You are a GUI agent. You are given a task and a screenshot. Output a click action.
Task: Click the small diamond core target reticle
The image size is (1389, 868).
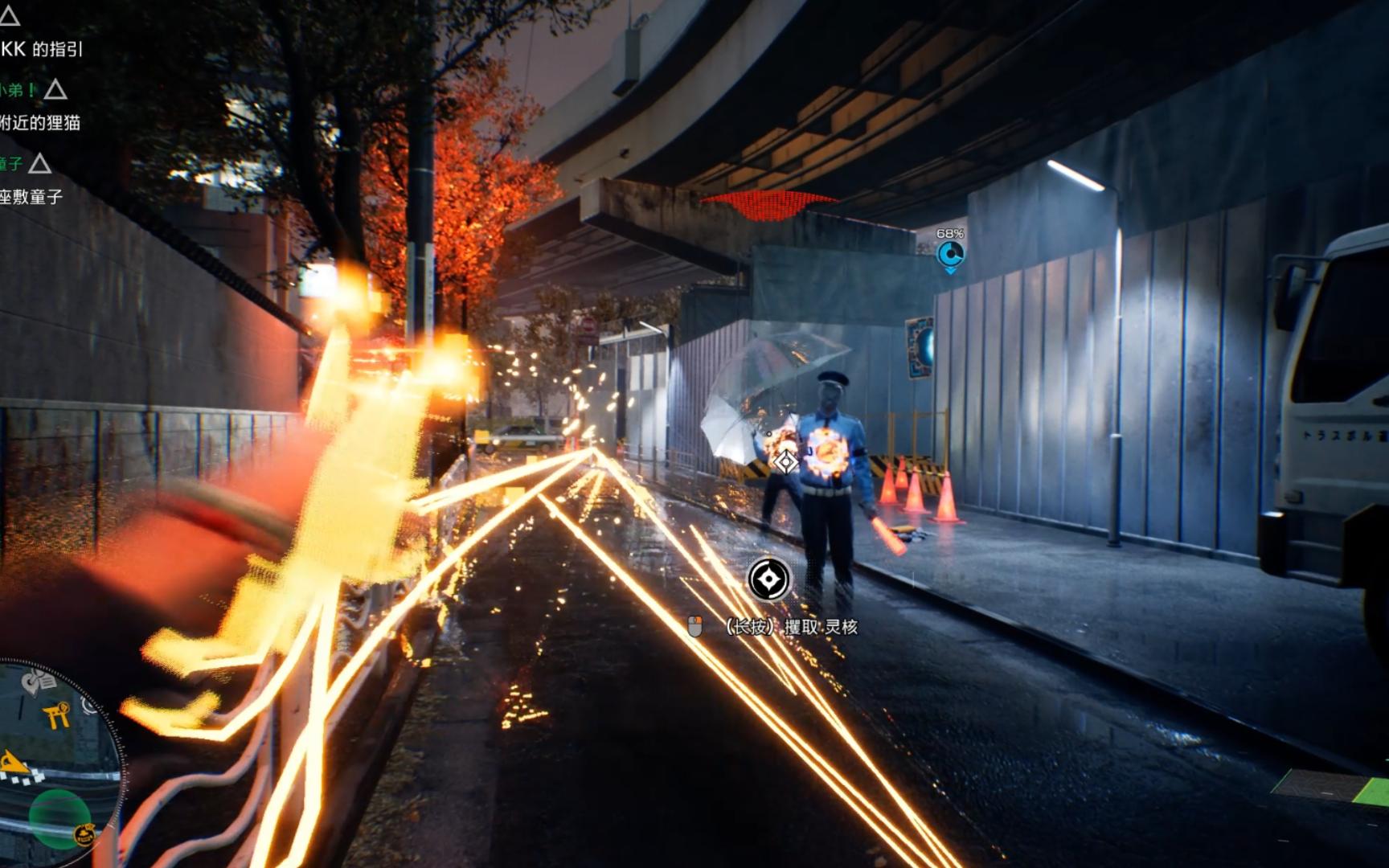click(785, 461)
